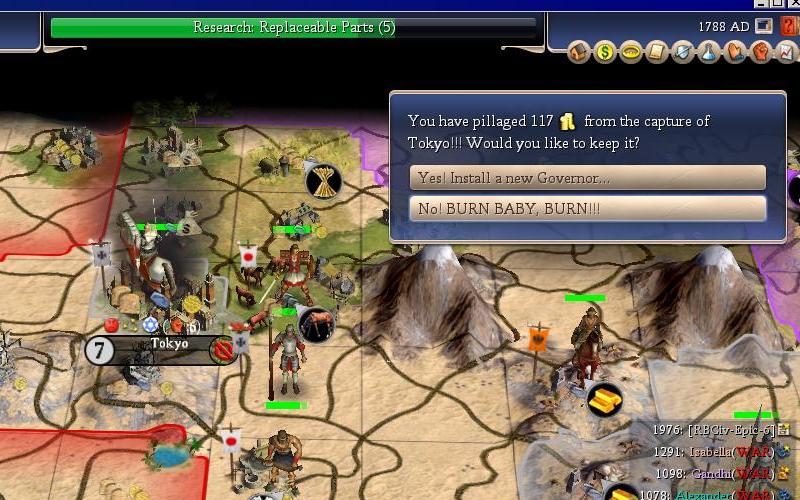Image resolution: width=800 pixels, height=500 pixels.
Task: Open the civics advisor gold ring icon
Action: [x=630, y=51]
